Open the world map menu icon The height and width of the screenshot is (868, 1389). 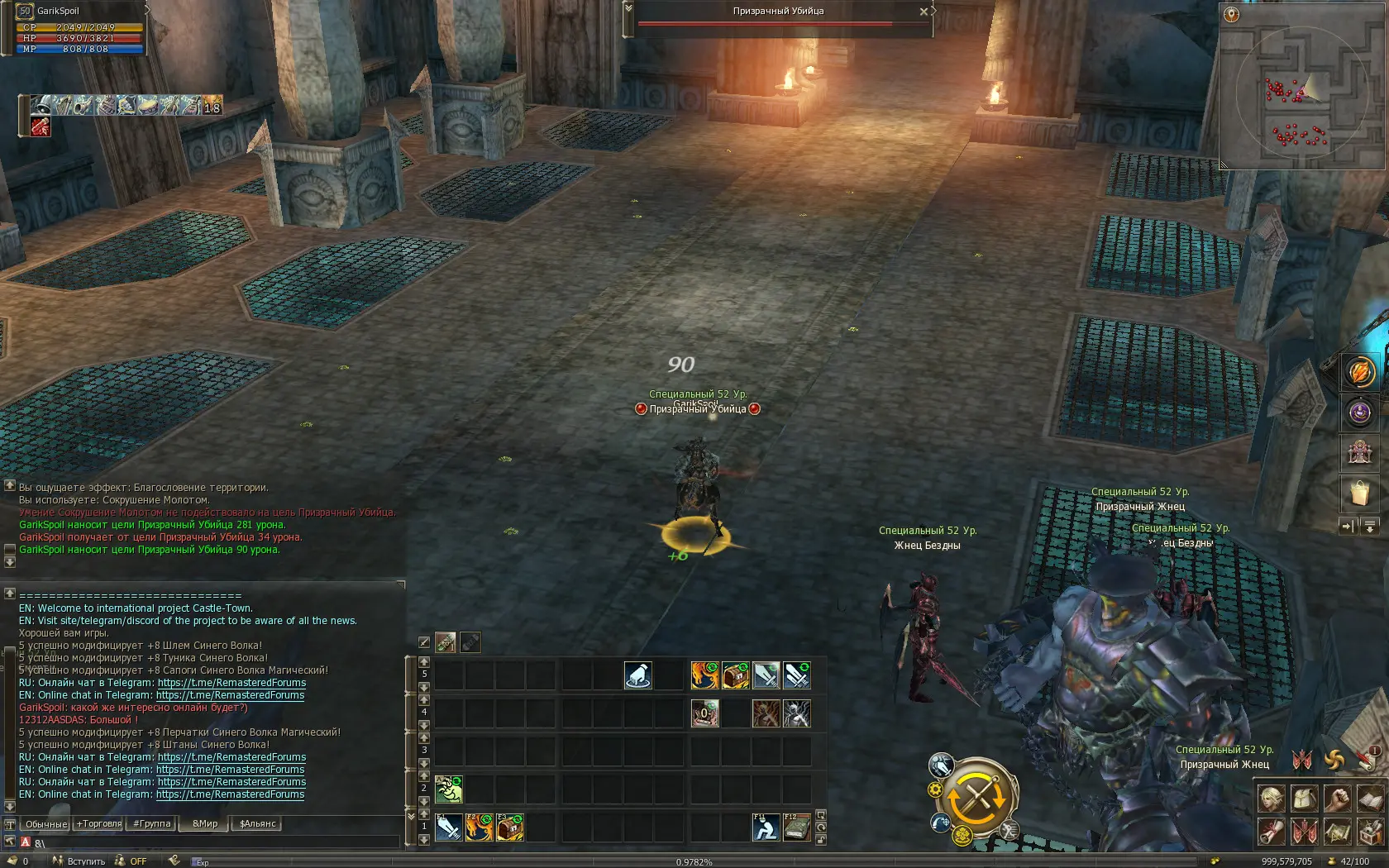coord(1337,831)
